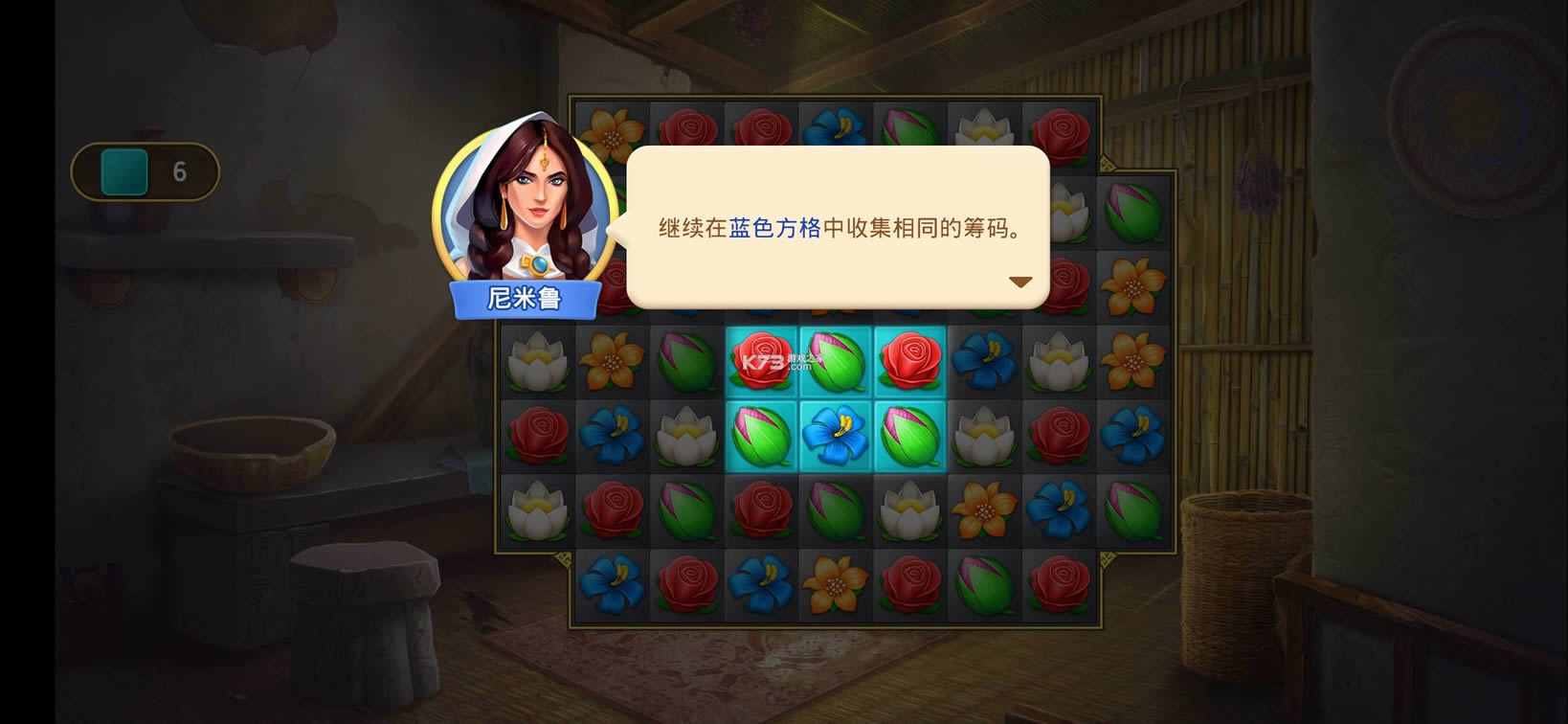Tap the blue hibiscus tile in the bottom-left corner

coord(612,584)
